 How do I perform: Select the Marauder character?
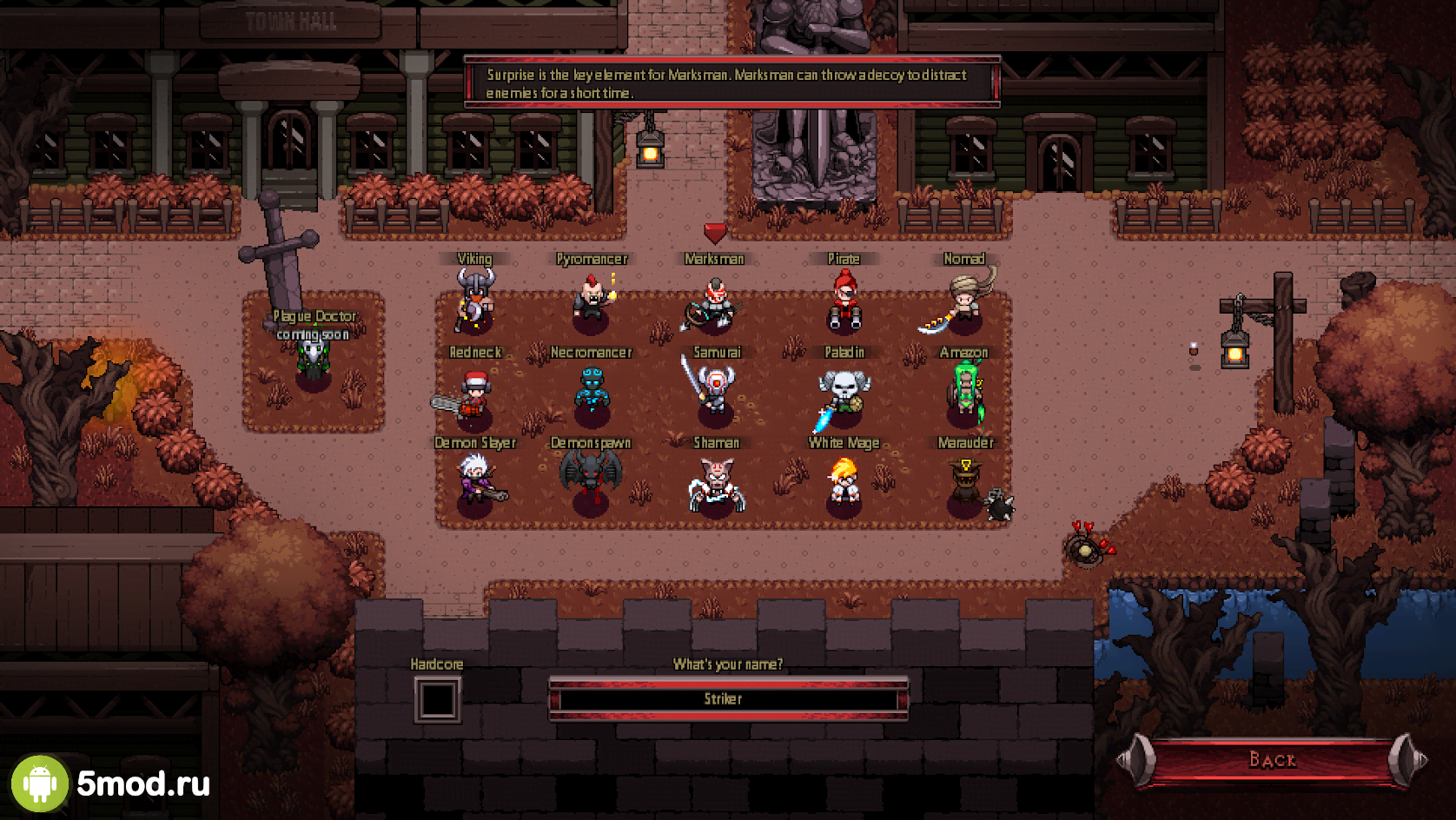tap(968, 485)
